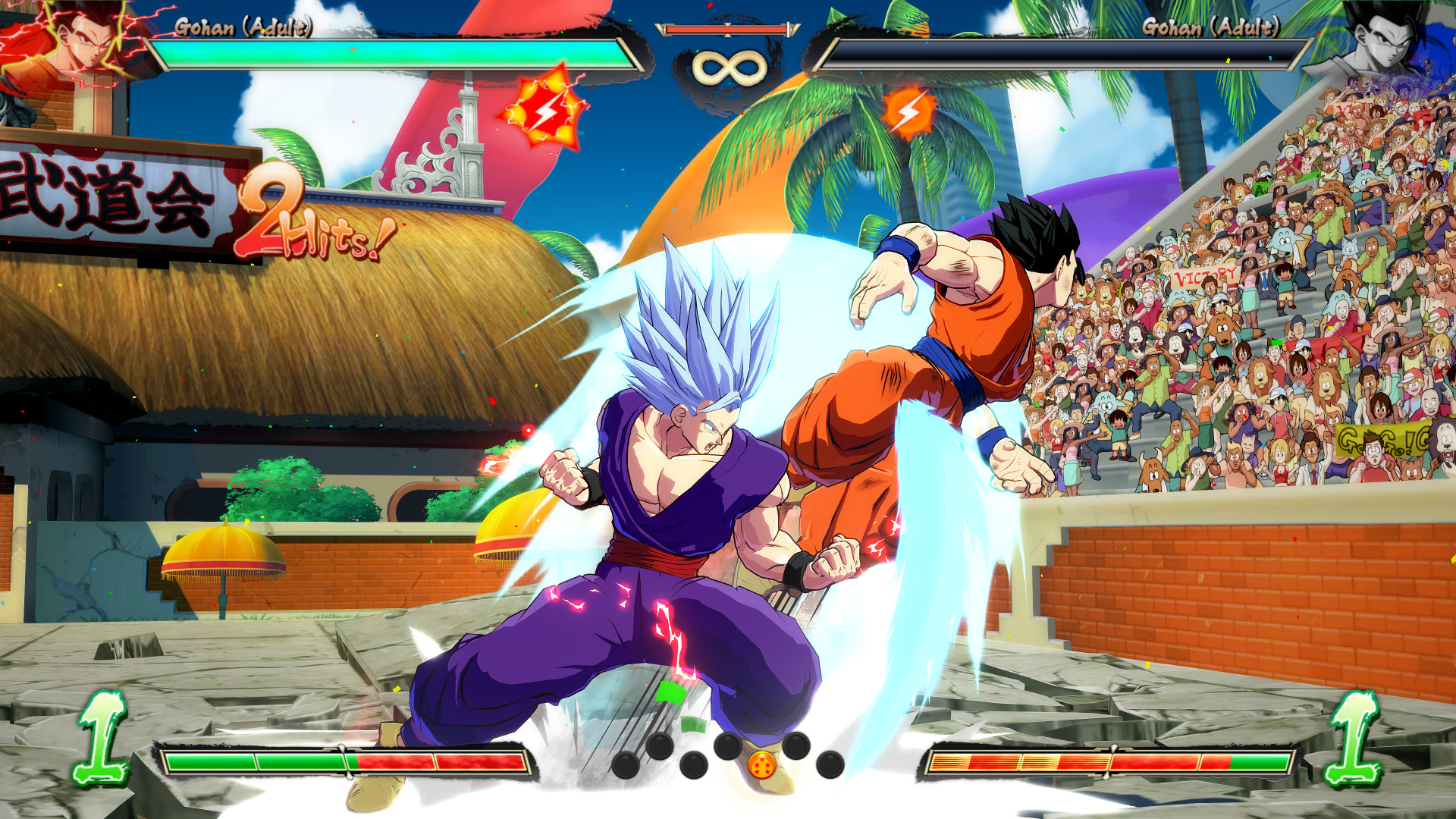Expand the right health bar frame
The height and width of the screenshot is (819, 1456).
tap(1062, 52)
